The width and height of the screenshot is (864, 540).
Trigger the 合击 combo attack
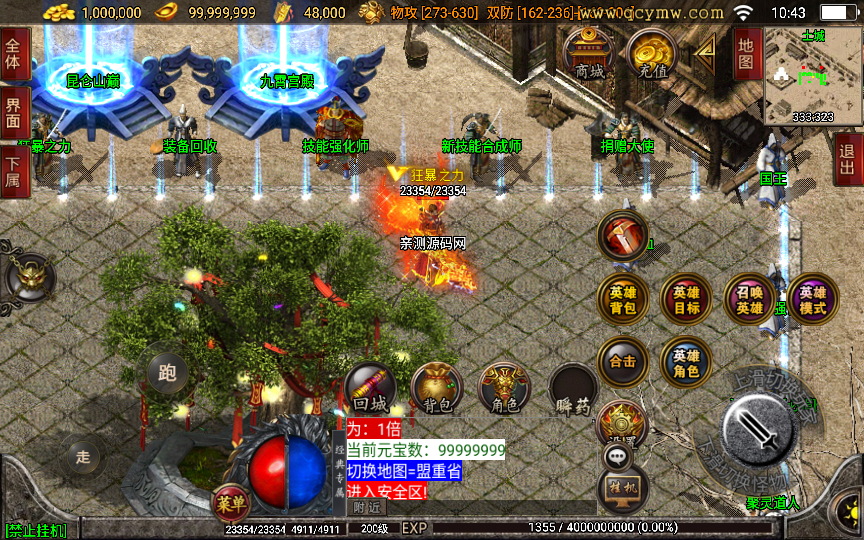pyautogui.click(x=622, y=361)
